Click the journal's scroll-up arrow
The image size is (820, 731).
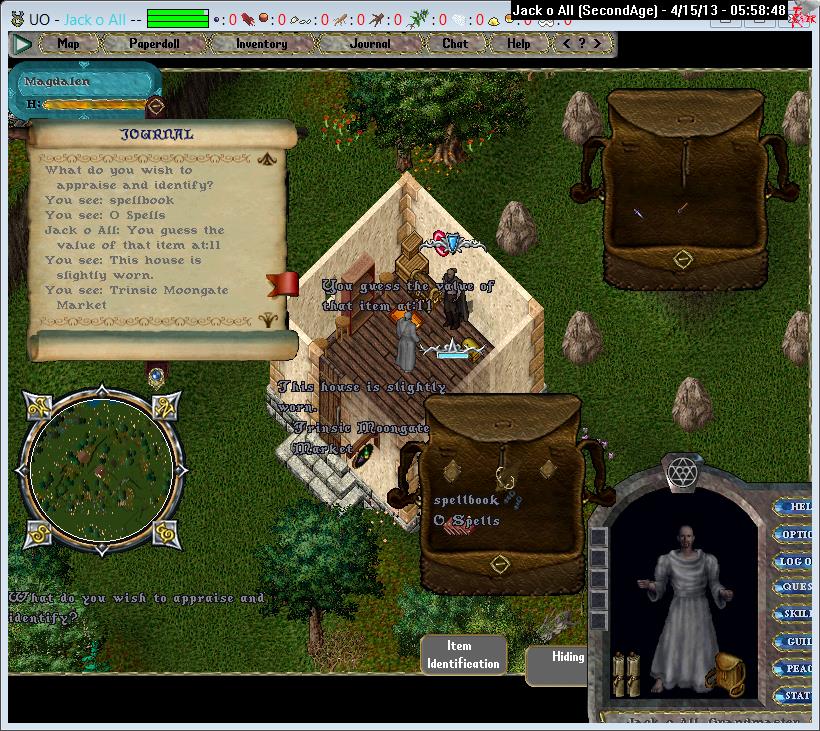pos(267,158)
